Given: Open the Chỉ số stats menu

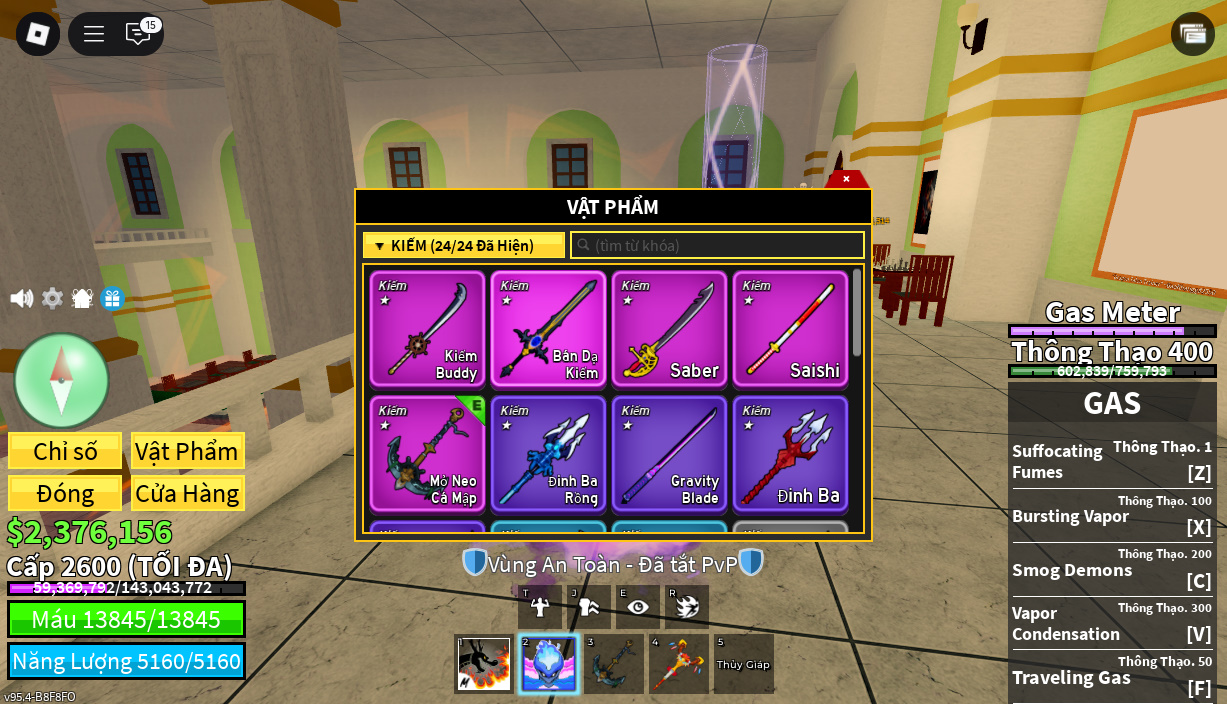Looking at the screenshot, I should (x=65, y=451).
